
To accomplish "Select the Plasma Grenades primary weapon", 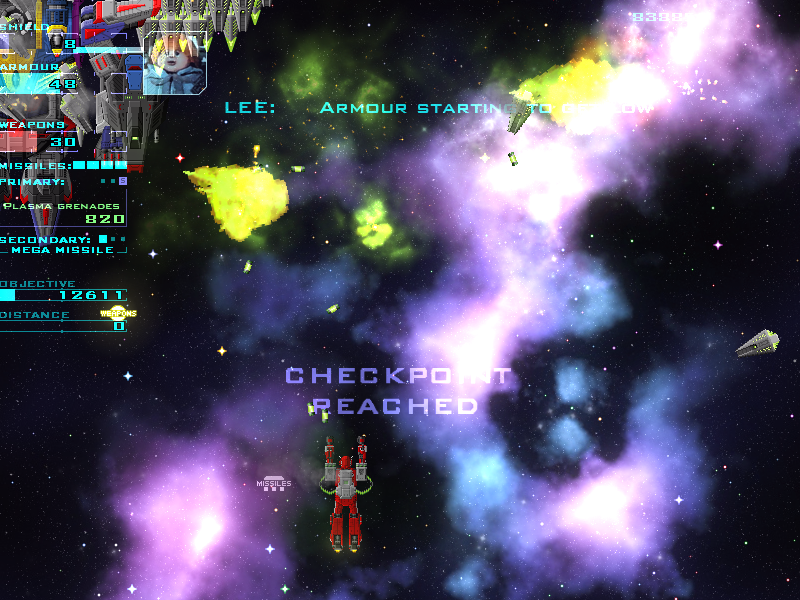I will (63, 206).
